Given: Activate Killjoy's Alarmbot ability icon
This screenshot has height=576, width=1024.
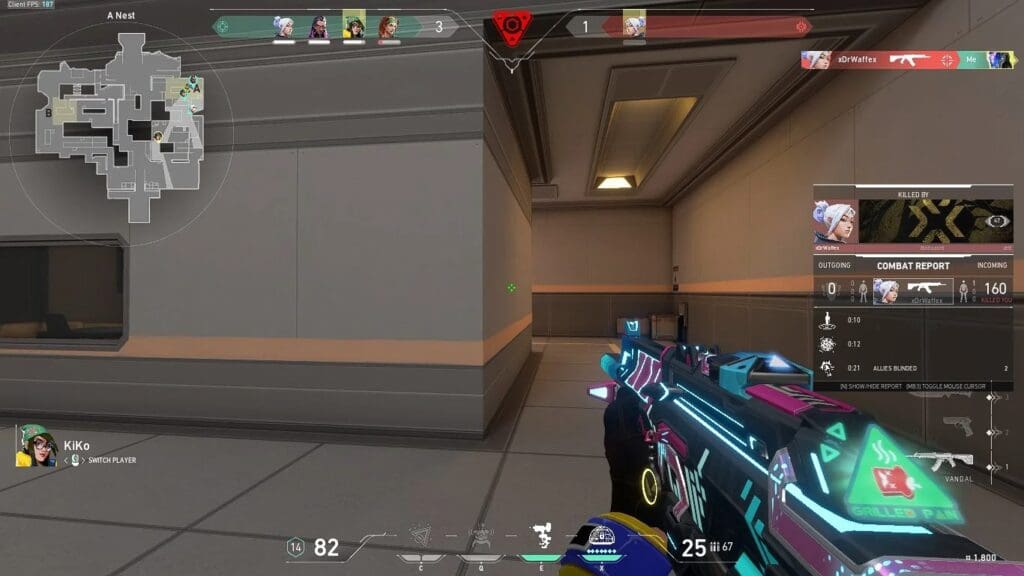Looking at the screenshot, I should pyautogui.click(x=481, y=539).
